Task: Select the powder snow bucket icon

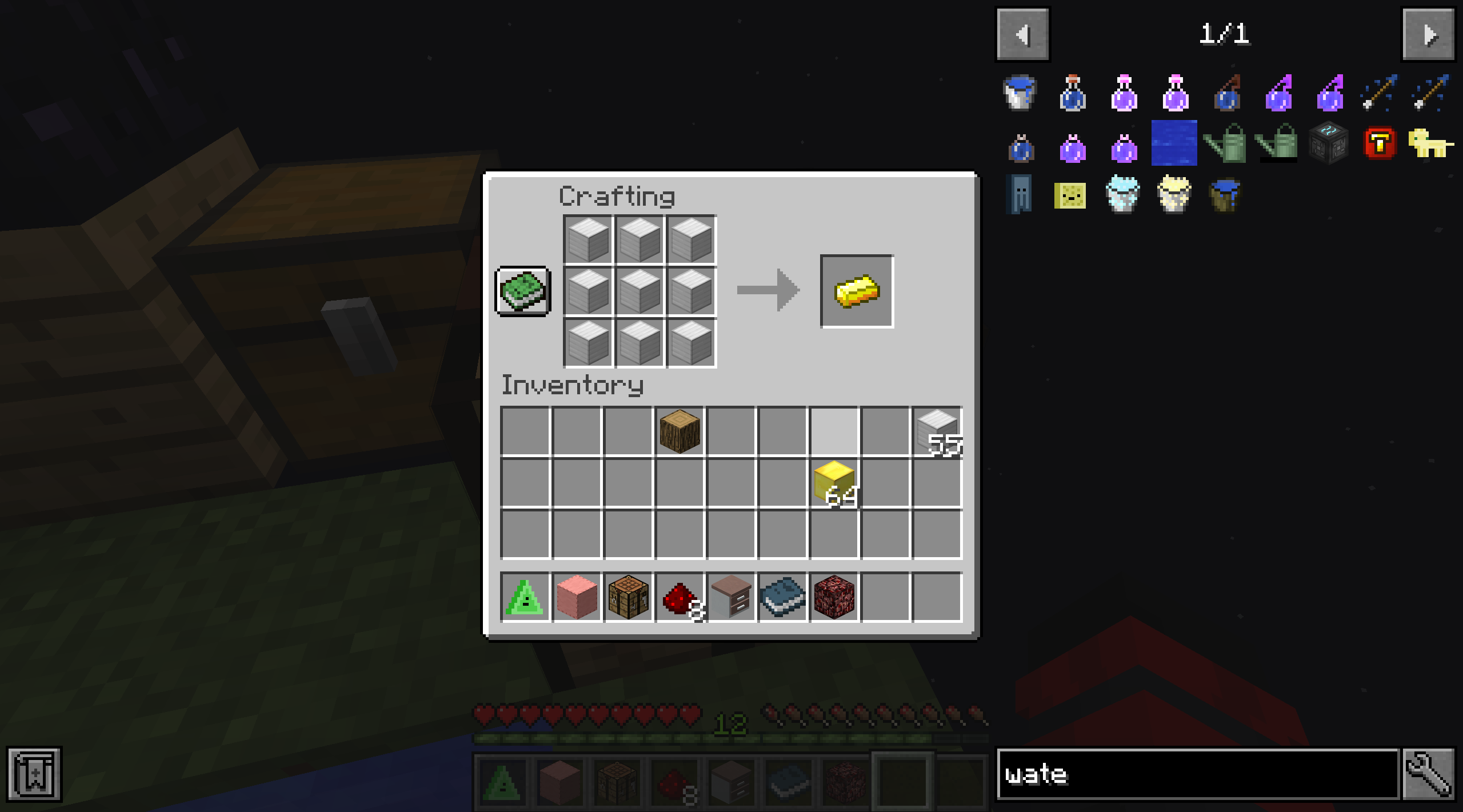Action: click(1124, 195)
